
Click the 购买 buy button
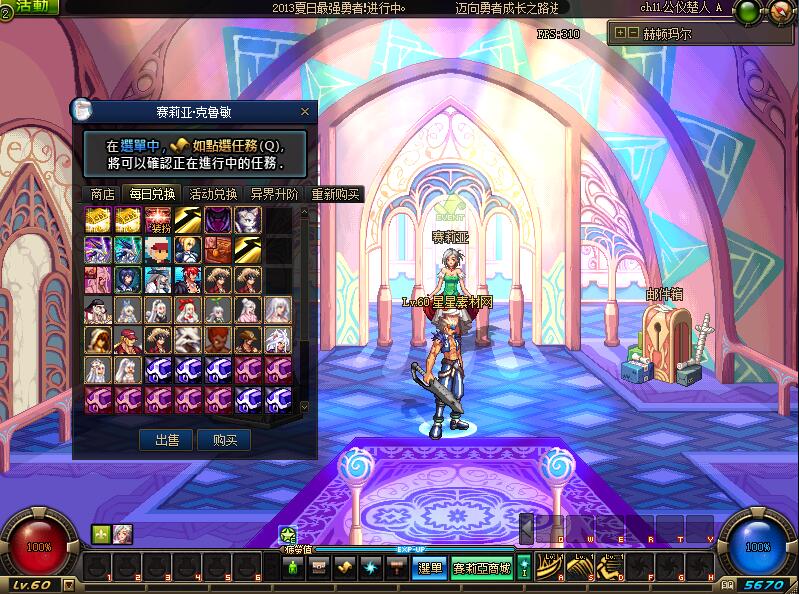tap(224, 440)
